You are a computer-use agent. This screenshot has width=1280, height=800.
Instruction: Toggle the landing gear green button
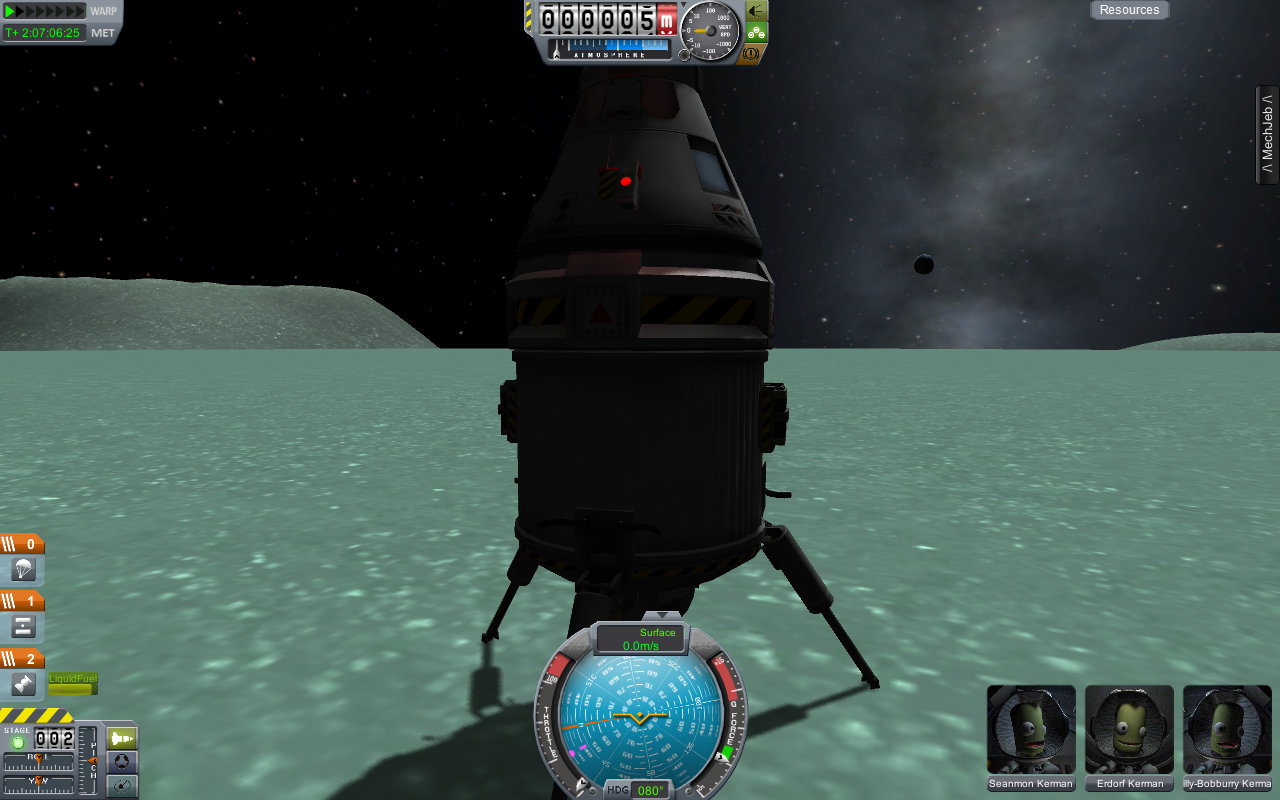tap(756, 32)
